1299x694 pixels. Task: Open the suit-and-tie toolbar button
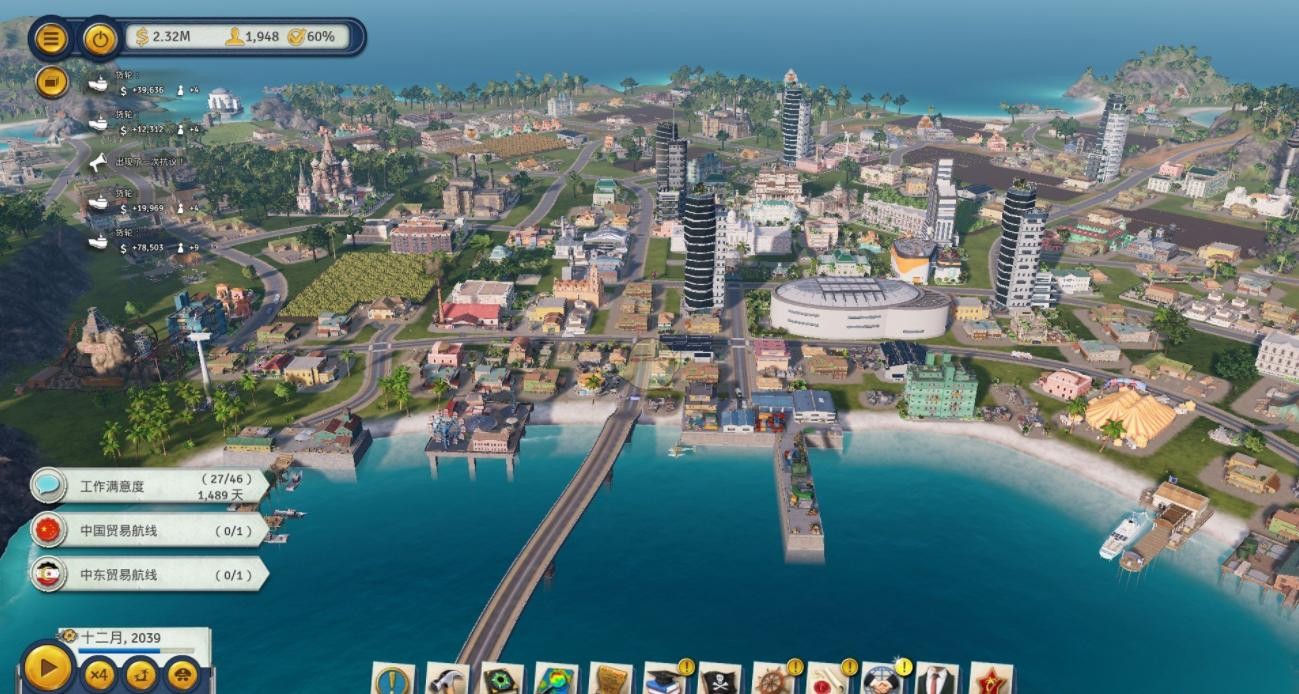(936, 680)
